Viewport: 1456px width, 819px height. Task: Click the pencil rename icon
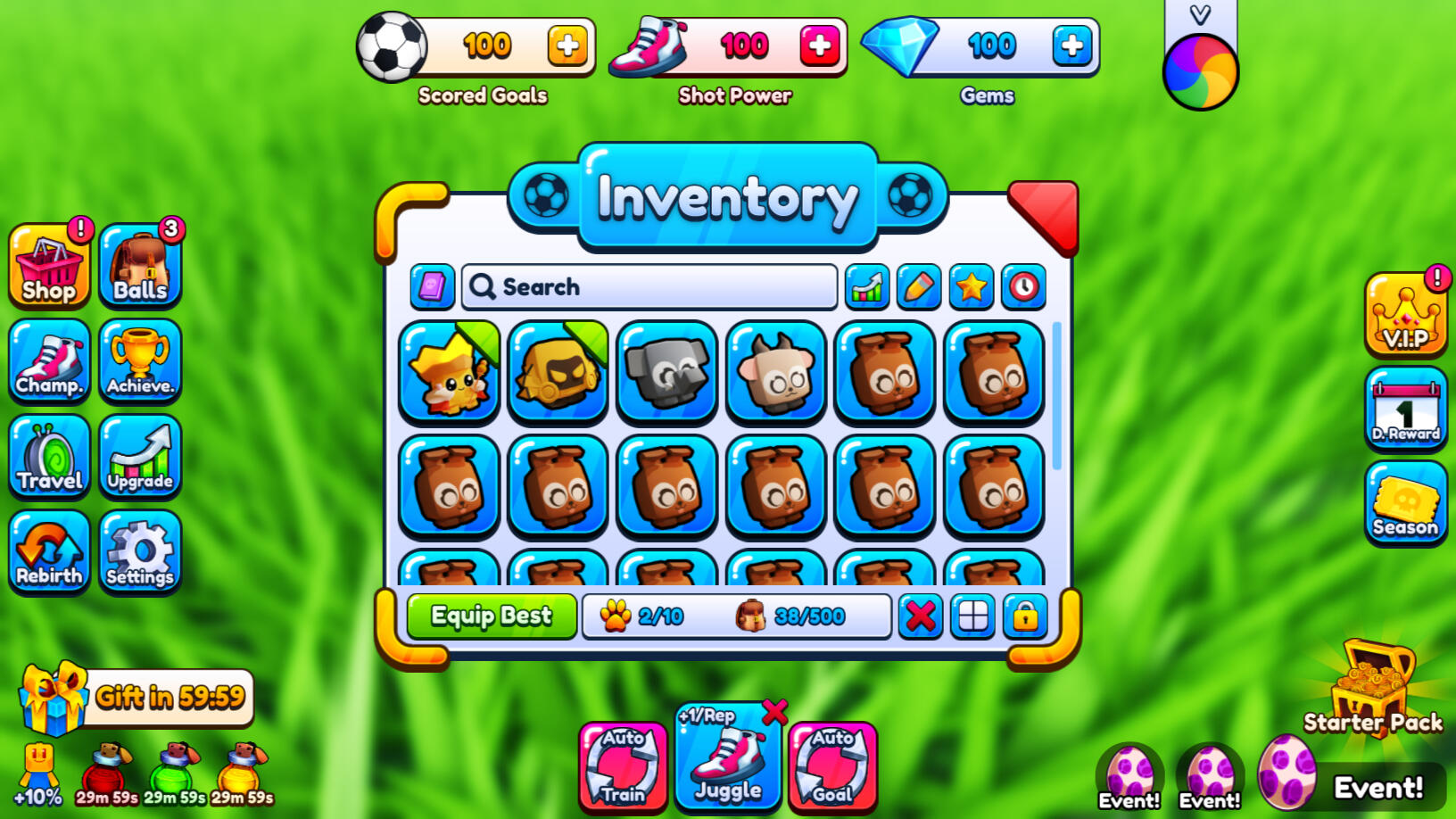pos(919,287)
